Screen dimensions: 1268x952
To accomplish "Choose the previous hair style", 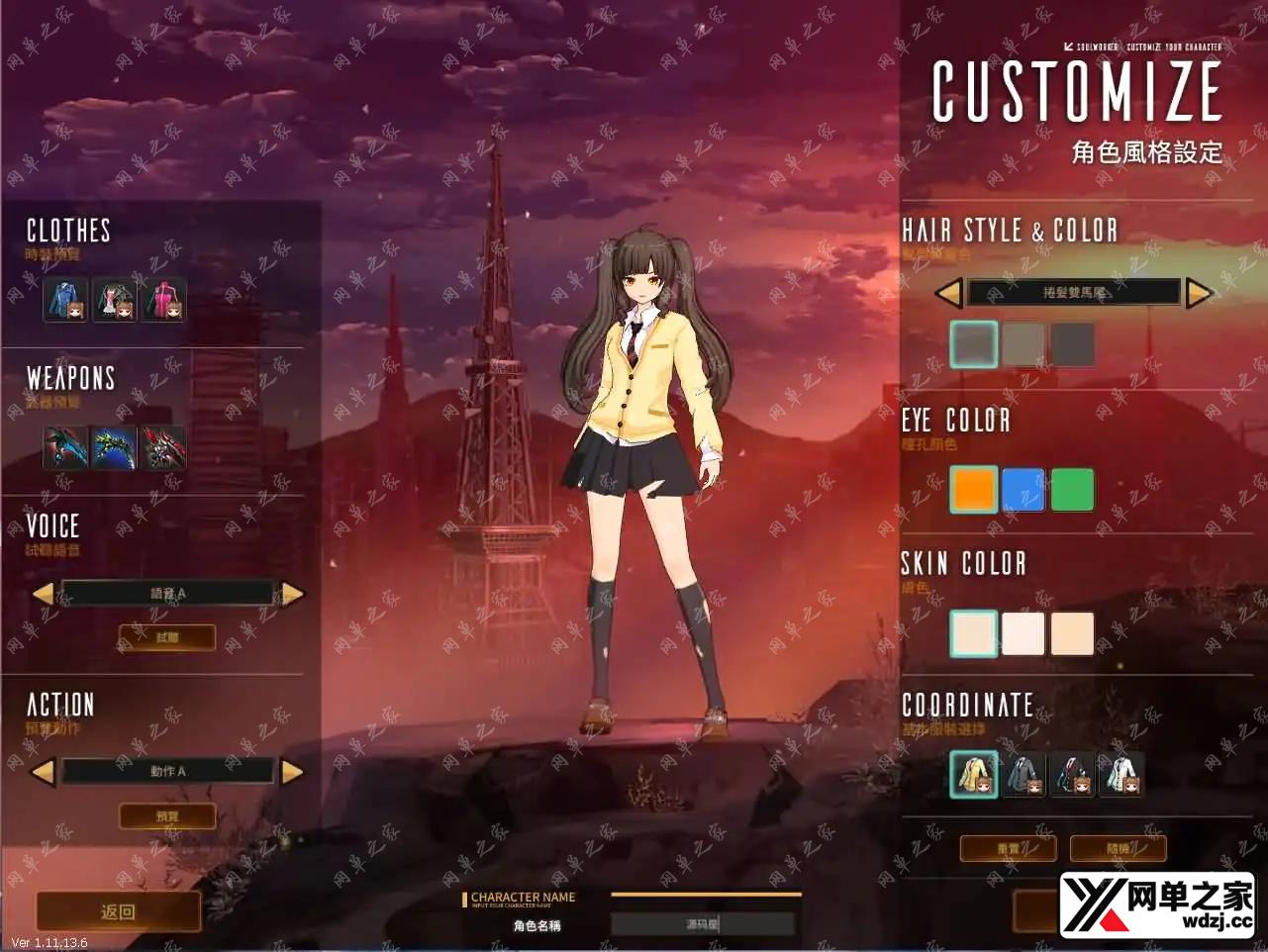I will coord(948,293).
